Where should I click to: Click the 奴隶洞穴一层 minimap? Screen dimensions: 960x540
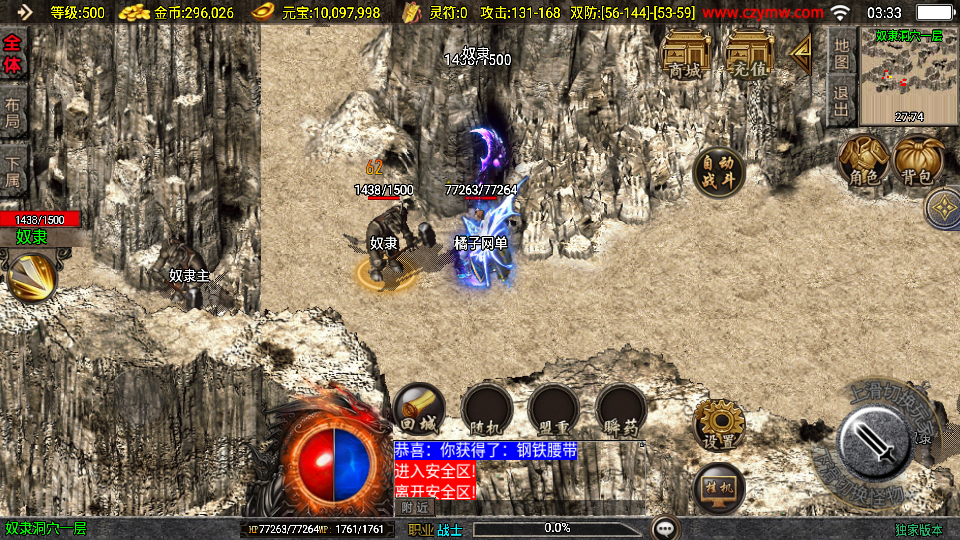click(908, 79)
